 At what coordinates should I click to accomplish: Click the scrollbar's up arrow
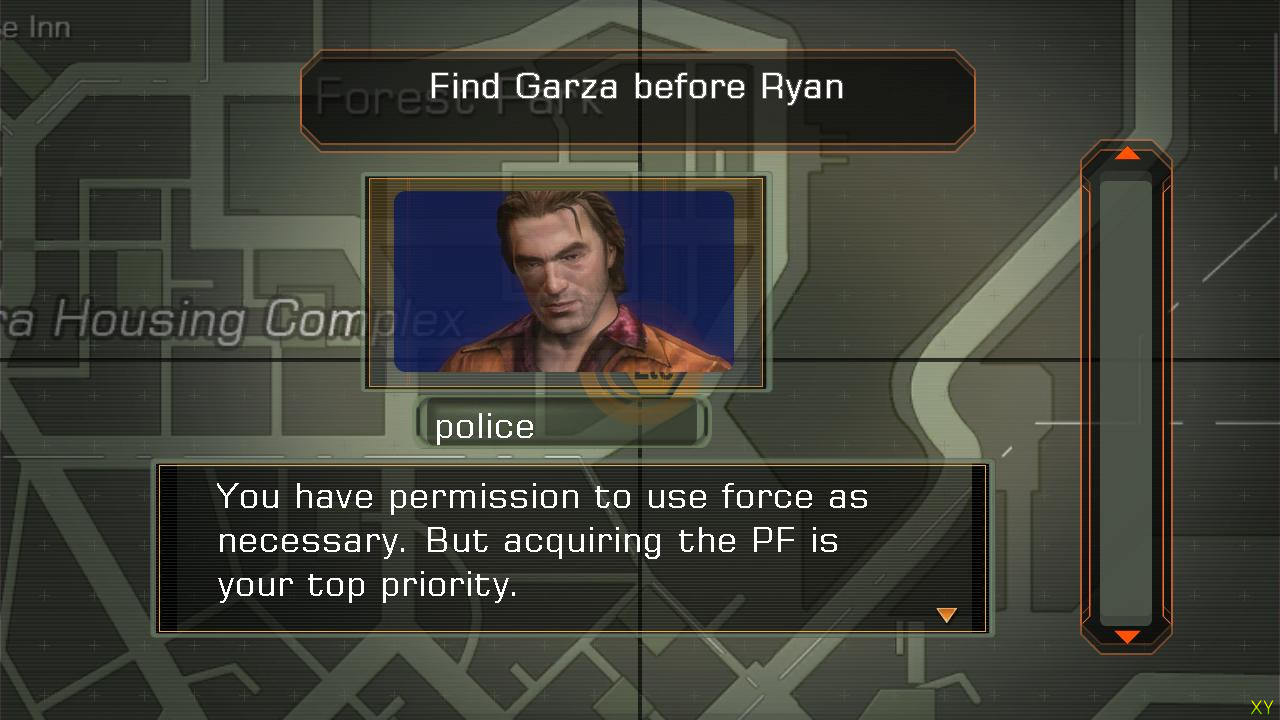(x=1127, y=154)
